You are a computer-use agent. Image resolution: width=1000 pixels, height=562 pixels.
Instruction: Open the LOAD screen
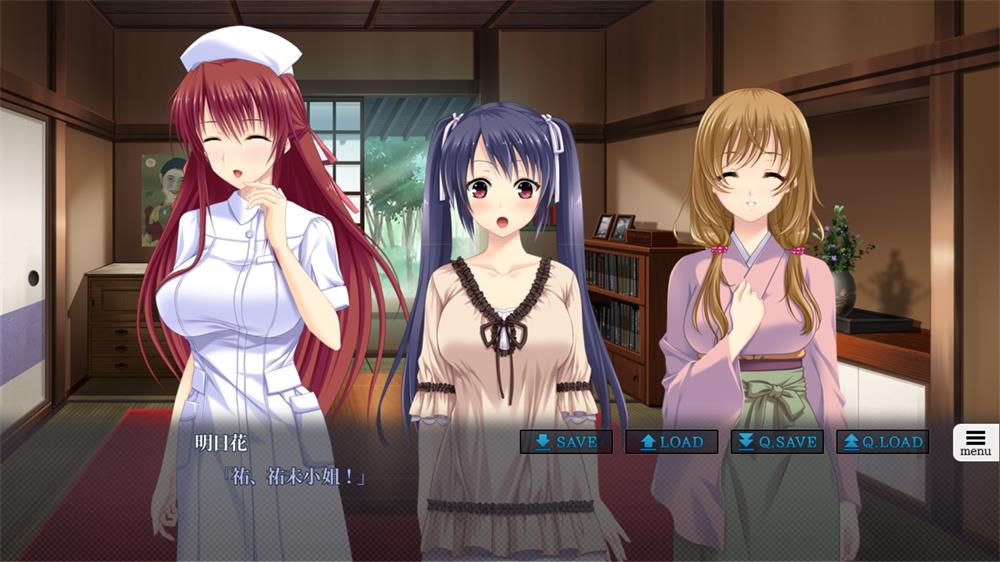tap(671, 442)
